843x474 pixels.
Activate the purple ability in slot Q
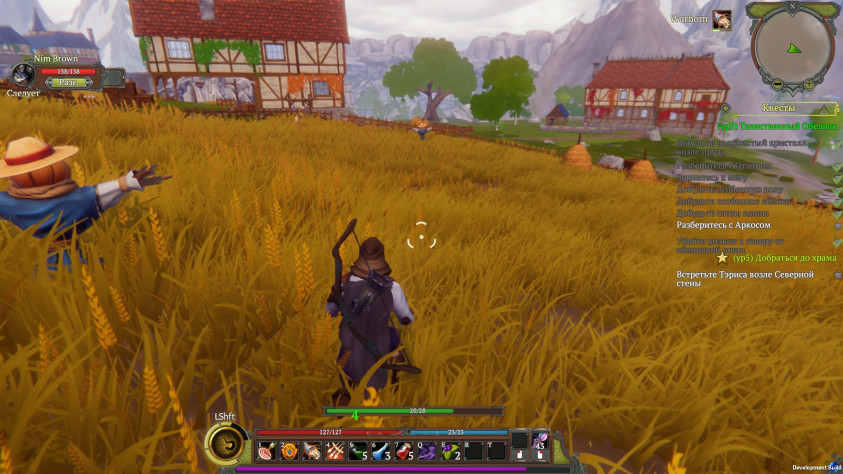[x=427, y=451]
